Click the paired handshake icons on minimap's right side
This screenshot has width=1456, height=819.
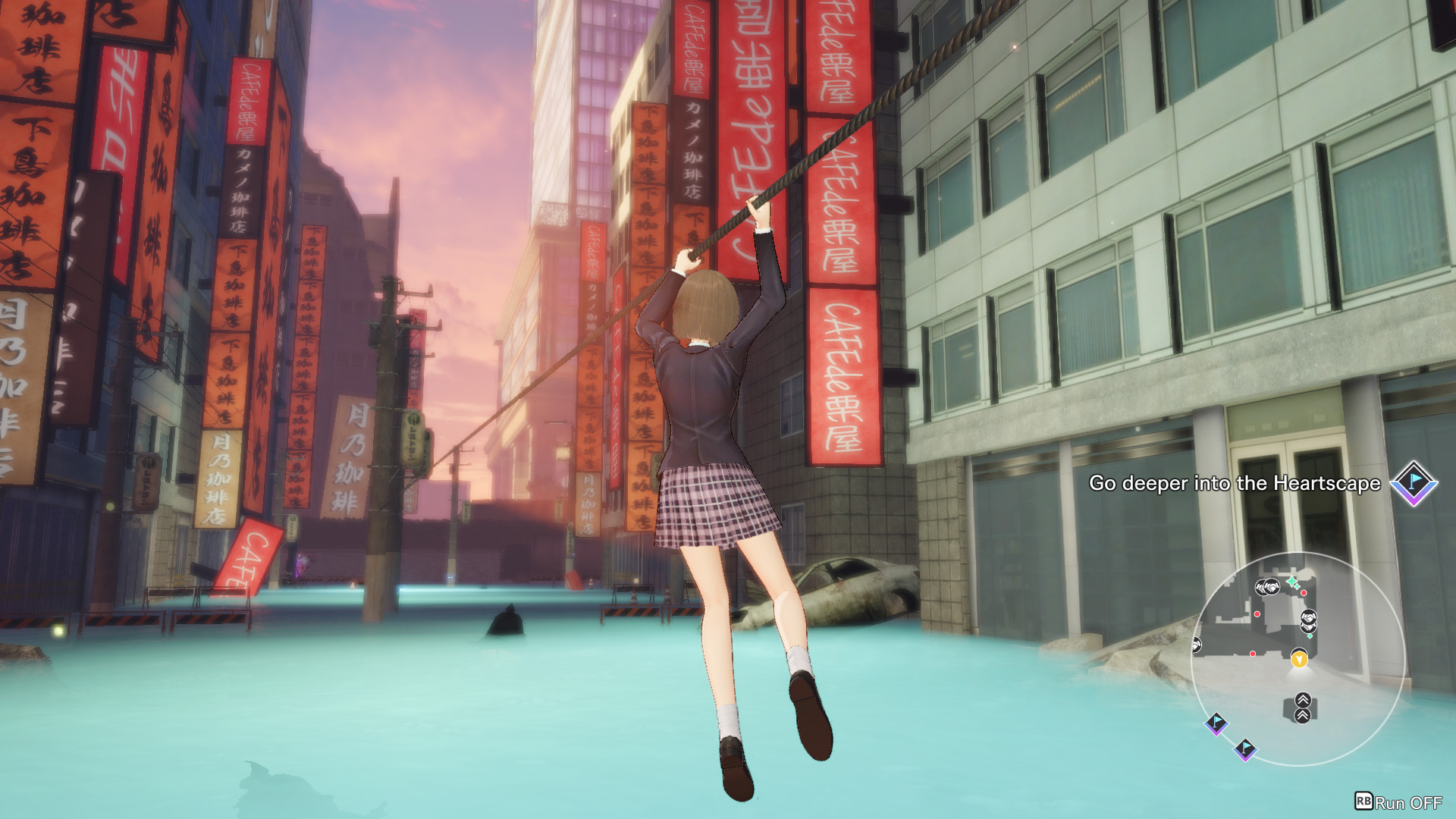[1308, 622]
